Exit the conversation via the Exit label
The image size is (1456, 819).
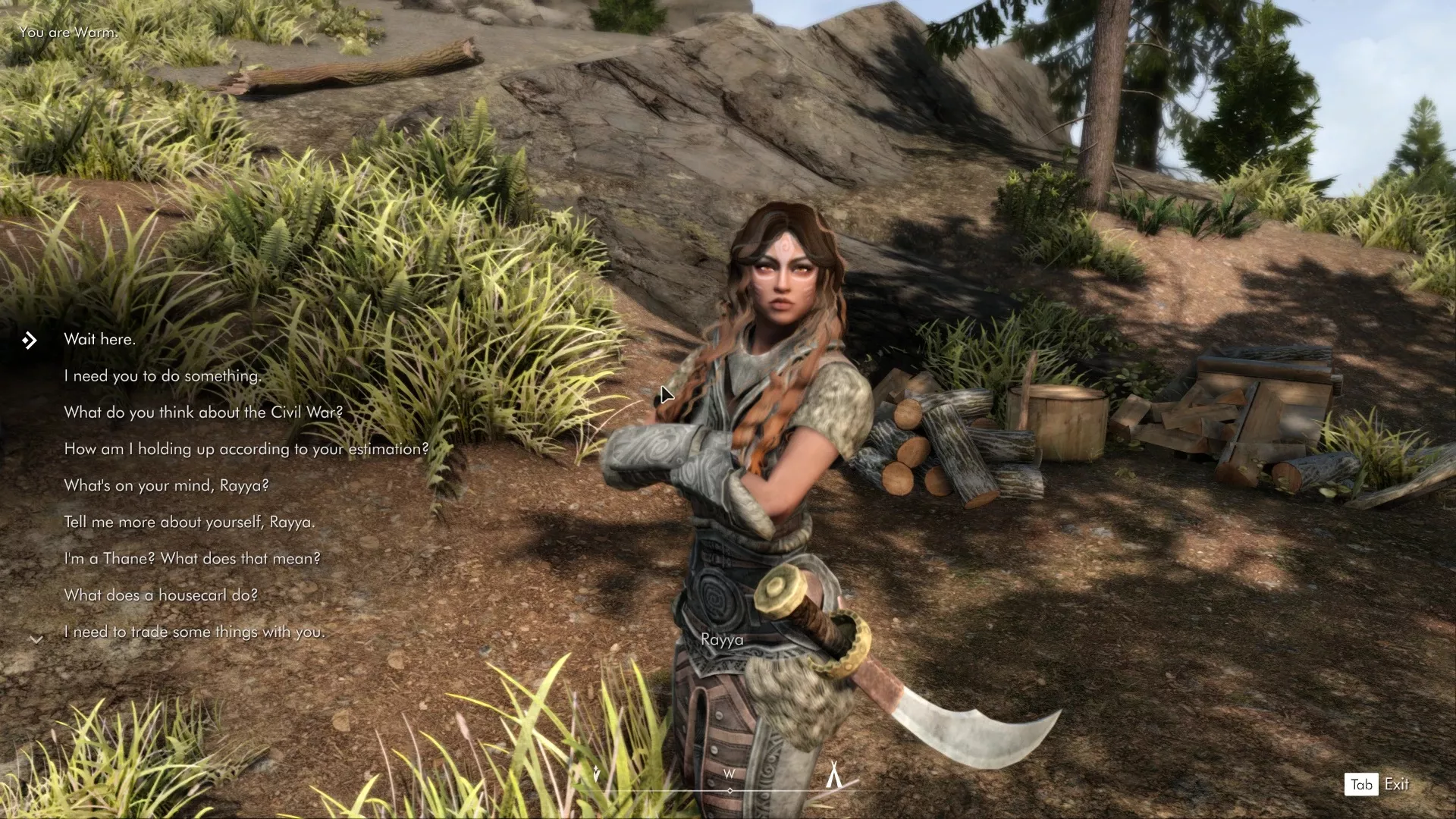click(1396, 785)
